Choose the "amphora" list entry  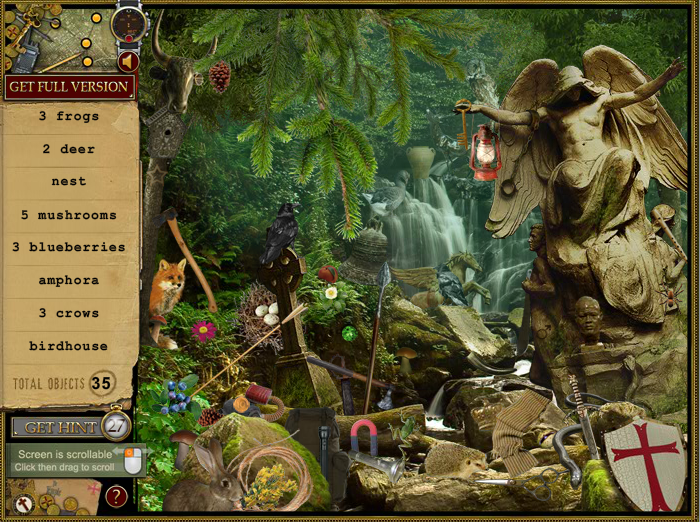(x=69, y=280)
